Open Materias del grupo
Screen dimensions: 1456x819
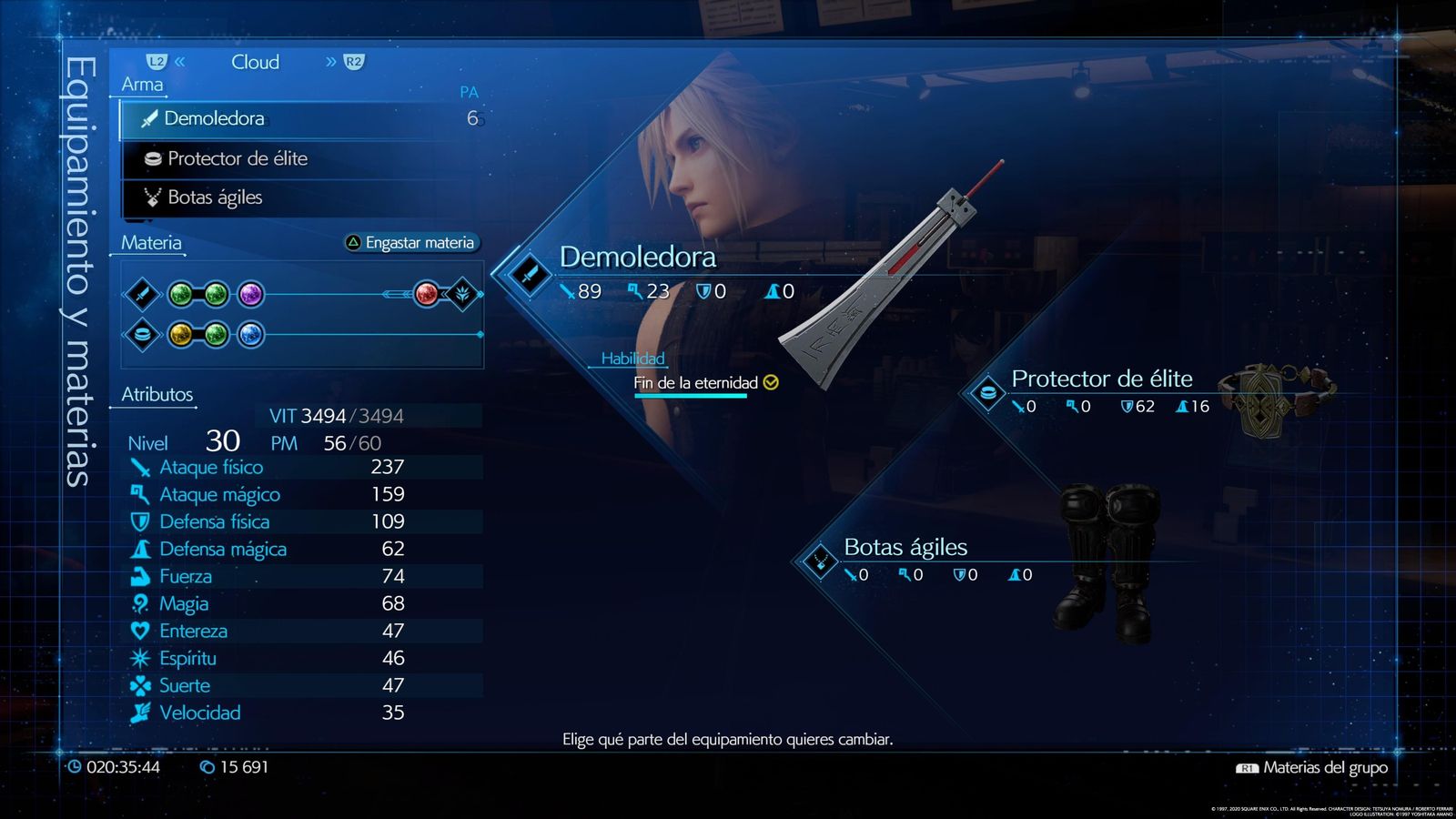click(1324, 768)
